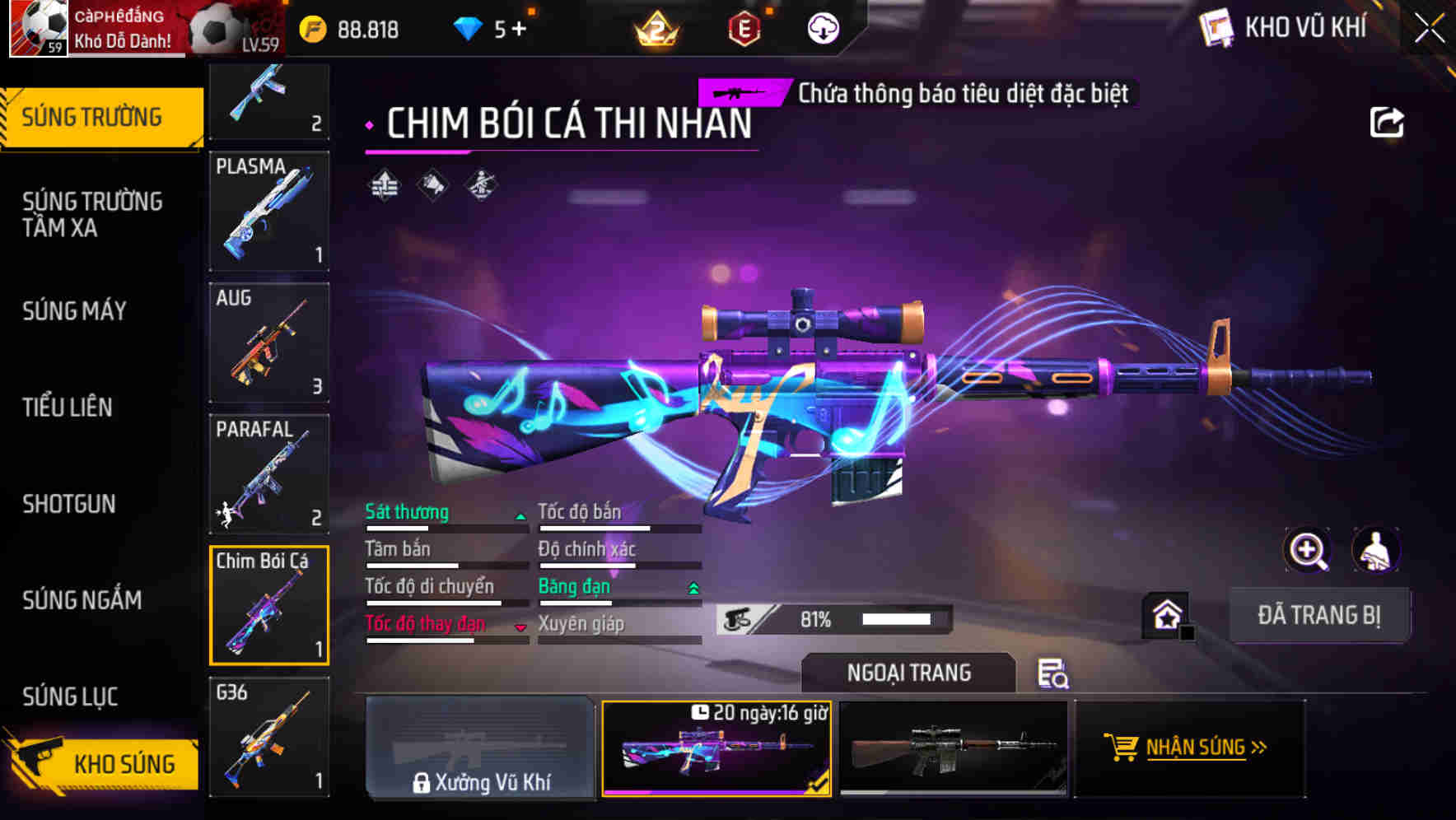Click the rank crown icon in top bar
The image size is (1456, 820).
[x=653, y=27]
